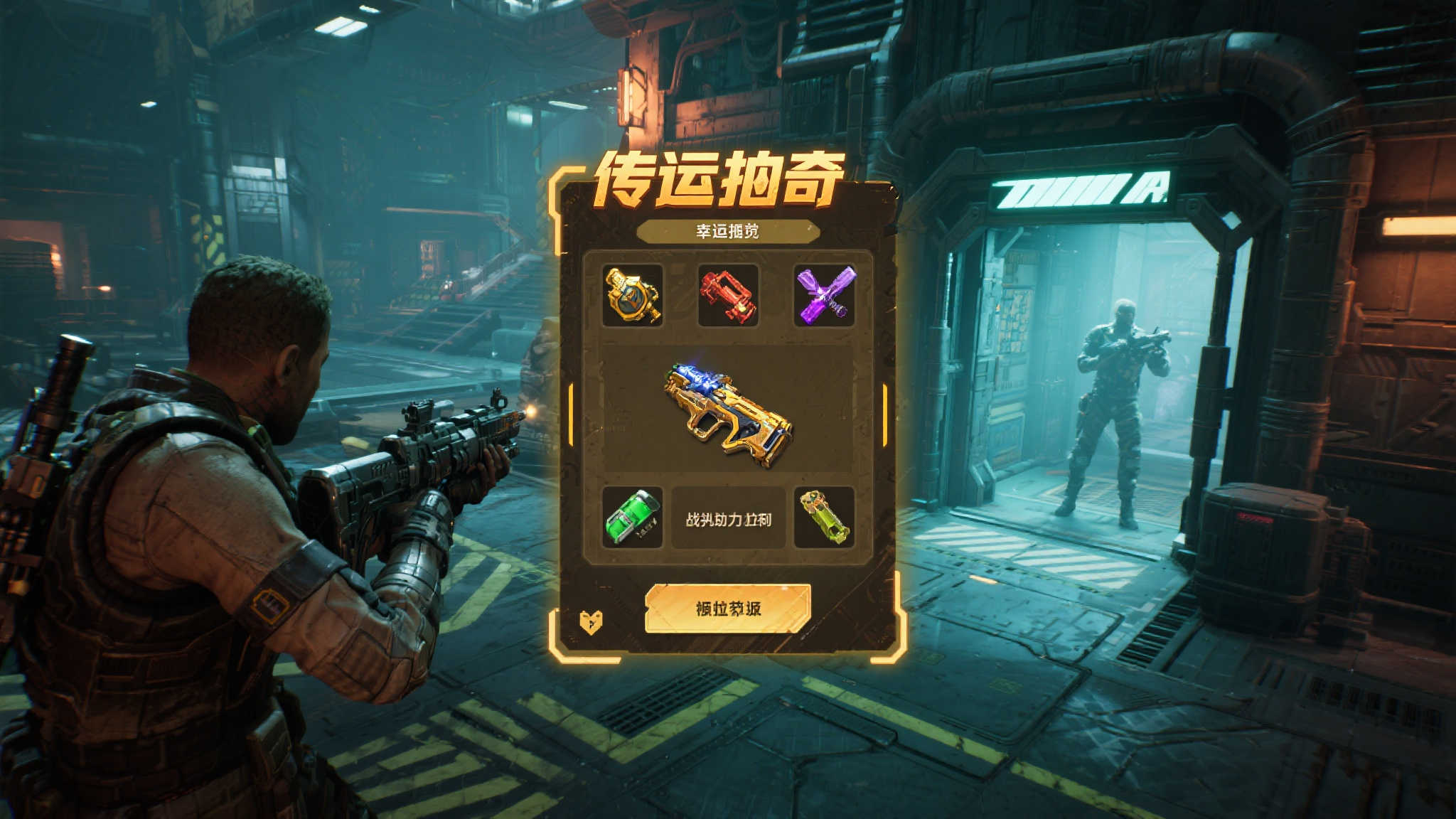Click the 幸运掴览 banner icon strip

click(x=727, y=230)
